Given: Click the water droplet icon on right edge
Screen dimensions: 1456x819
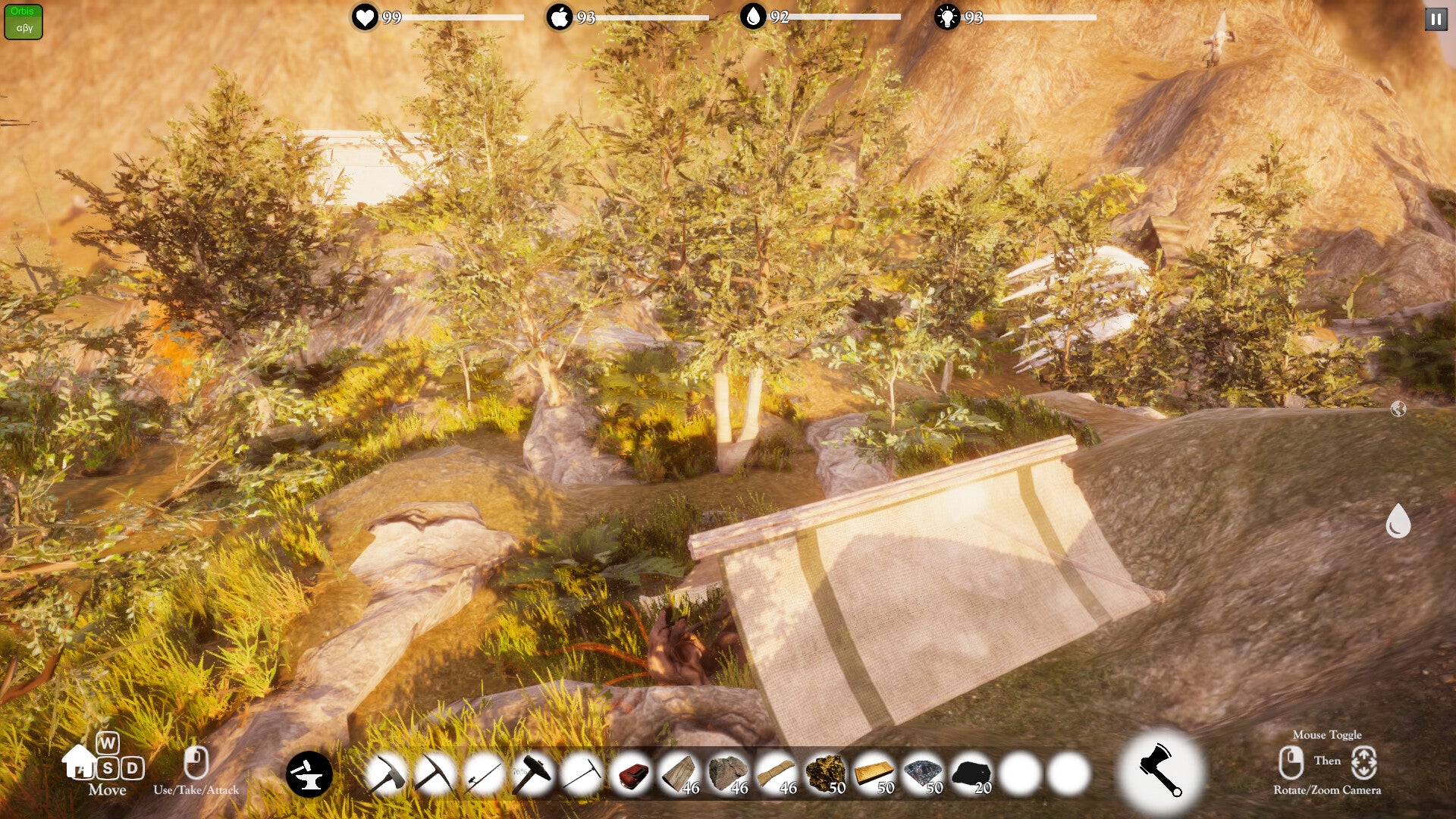Looking at the screenshot, I should (1398, 522).
